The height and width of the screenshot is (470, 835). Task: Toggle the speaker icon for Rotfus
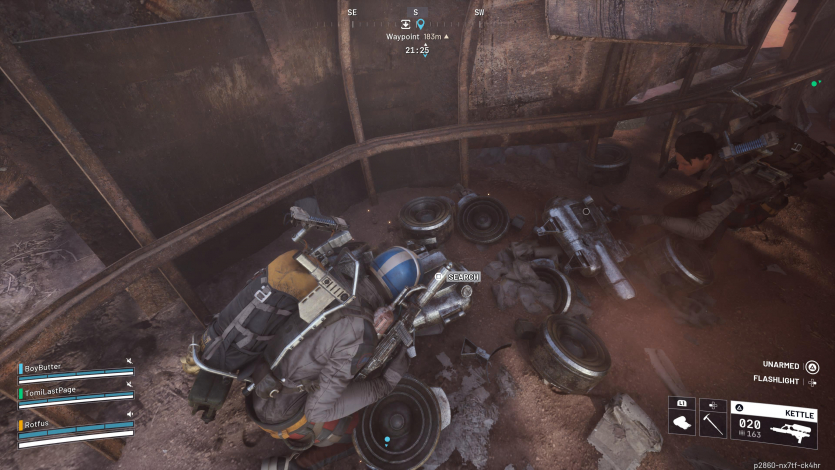(x=129, y=413)
